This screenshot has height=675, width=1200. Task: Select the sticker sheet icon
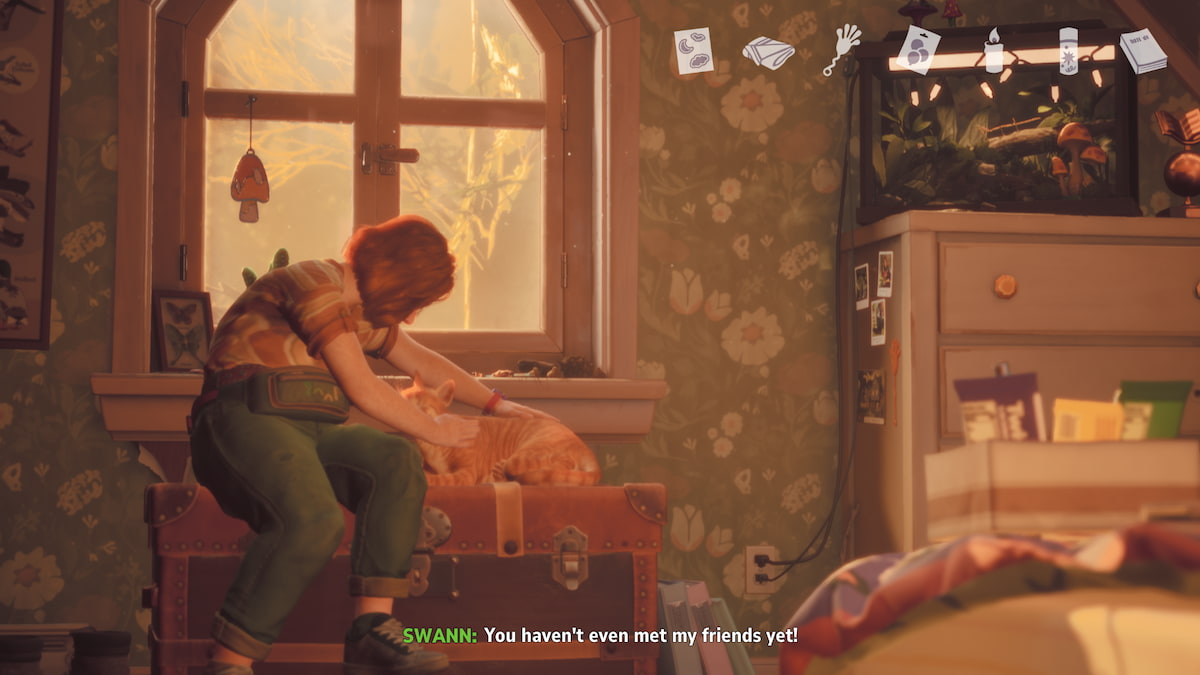[693, 50]
